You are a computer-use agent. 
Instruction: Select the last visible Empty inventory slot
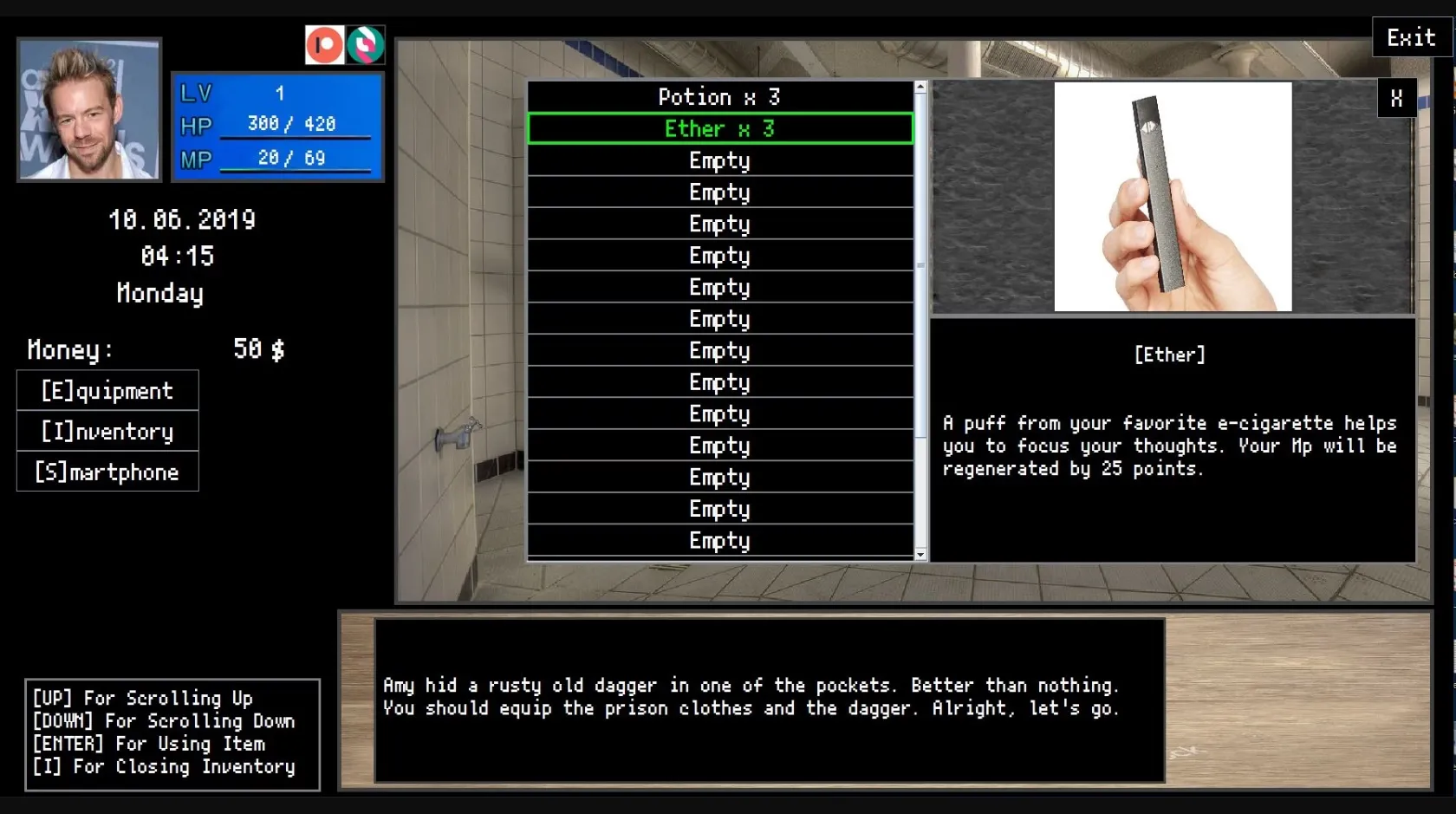point(720,540)
